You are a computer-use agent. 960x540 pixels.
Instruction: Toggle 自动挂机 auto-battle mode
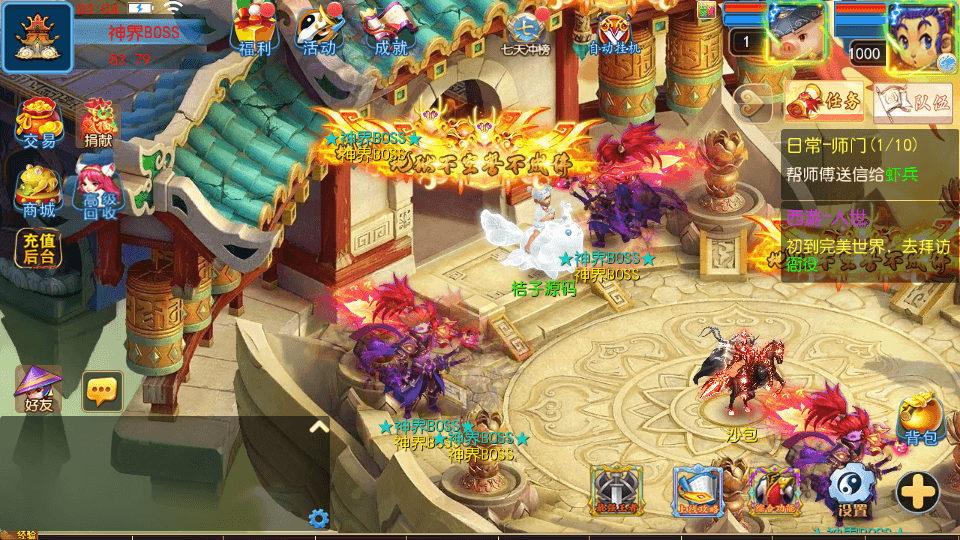(614, 32)
